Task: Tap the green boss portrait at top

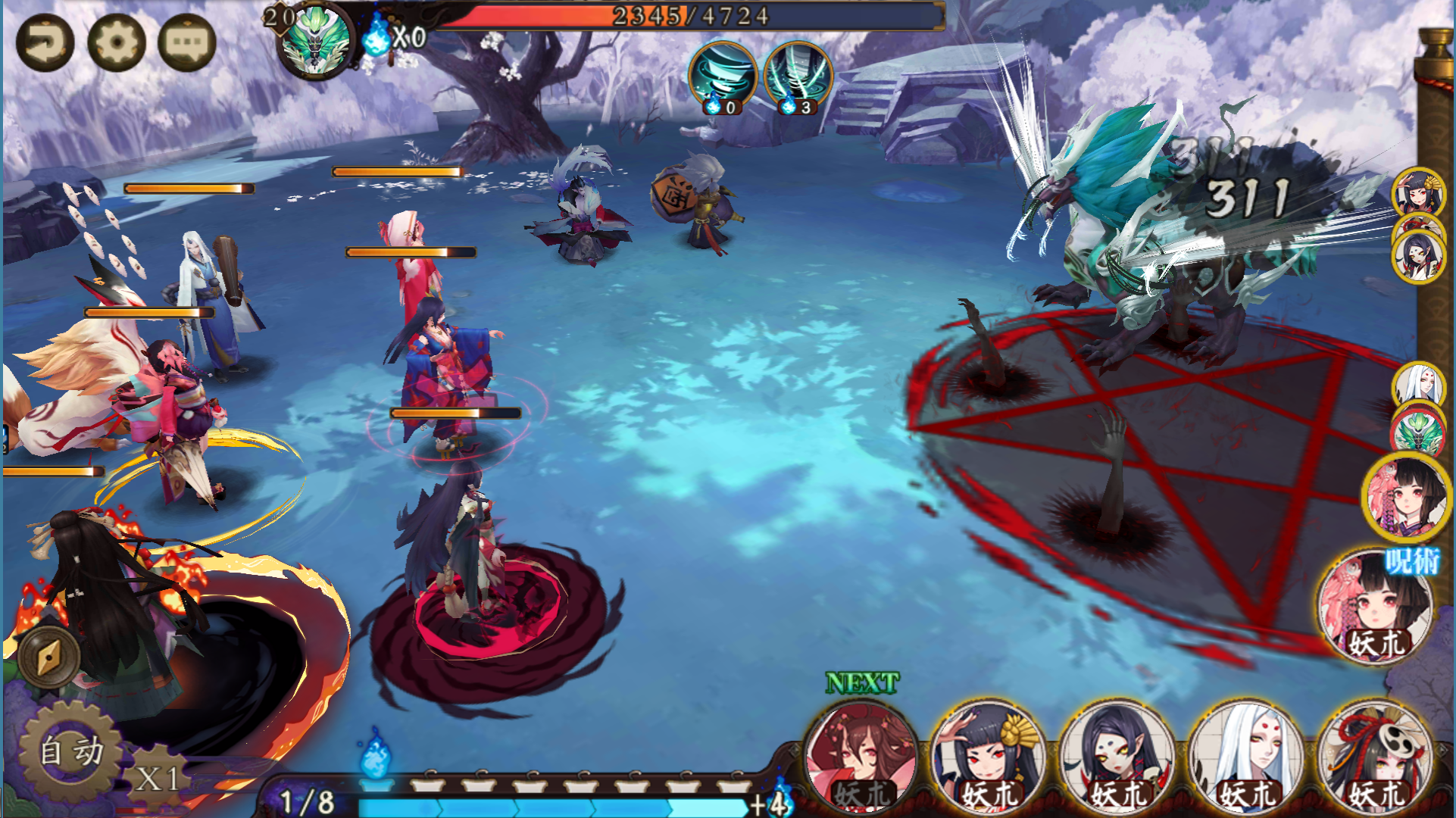Action: coord(316,42)
